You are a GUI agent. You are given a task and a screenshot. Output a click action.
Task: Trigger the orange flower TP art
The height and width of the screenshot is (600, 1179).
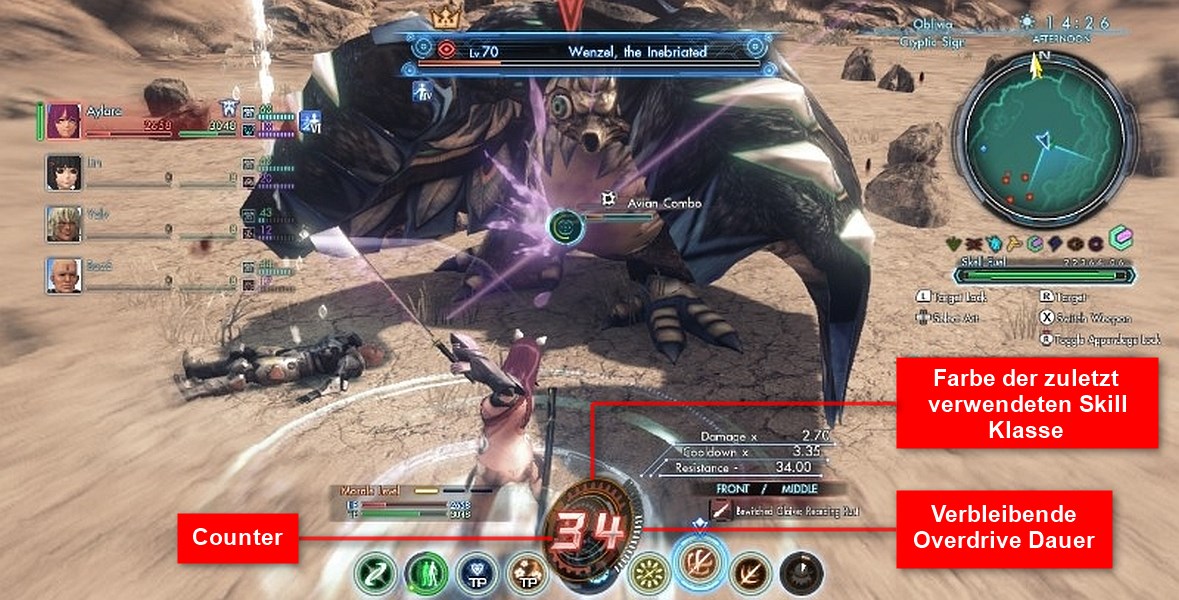click(526, 573)
